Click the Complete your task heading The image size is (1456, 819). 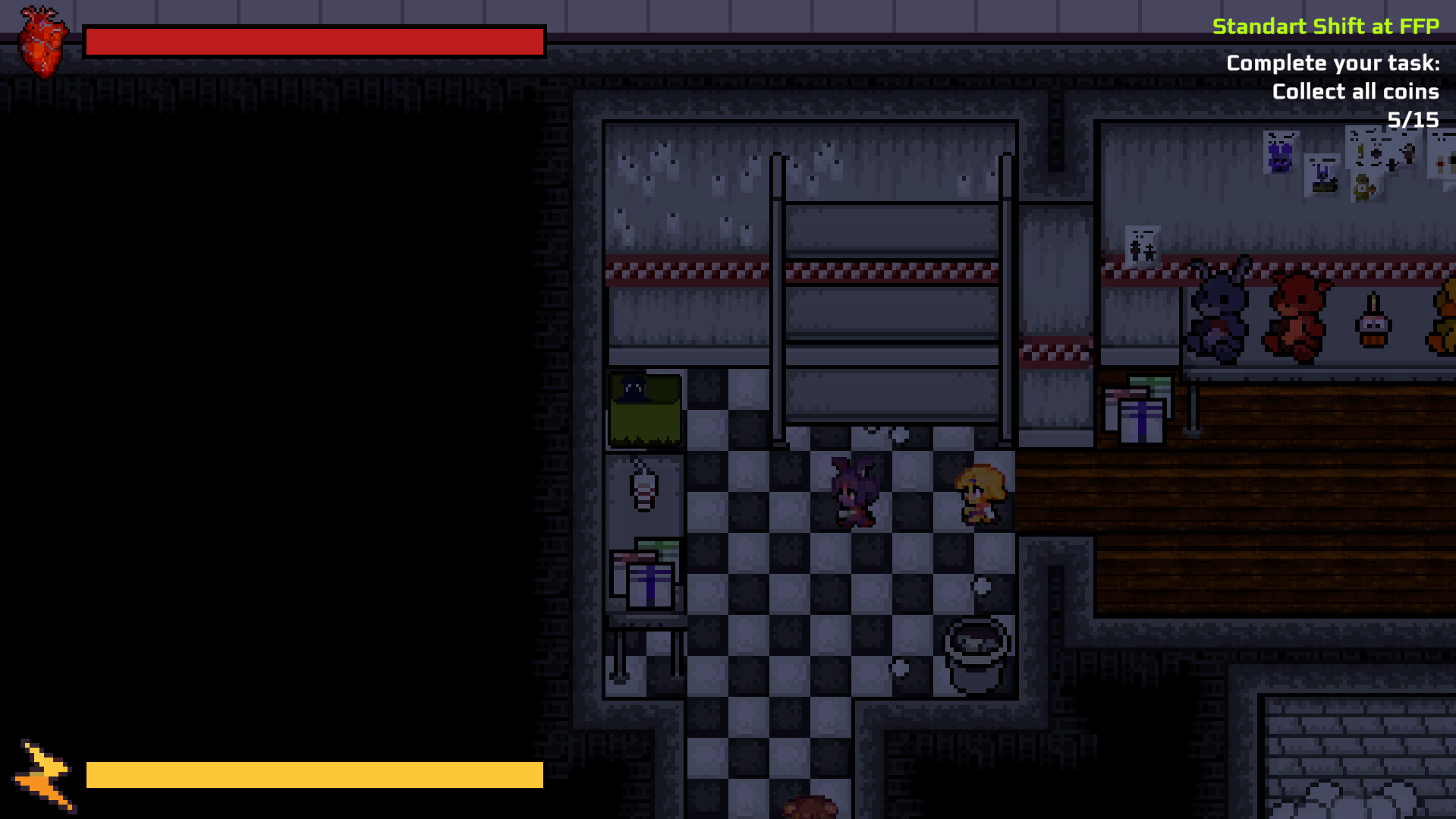[1332, 62]
